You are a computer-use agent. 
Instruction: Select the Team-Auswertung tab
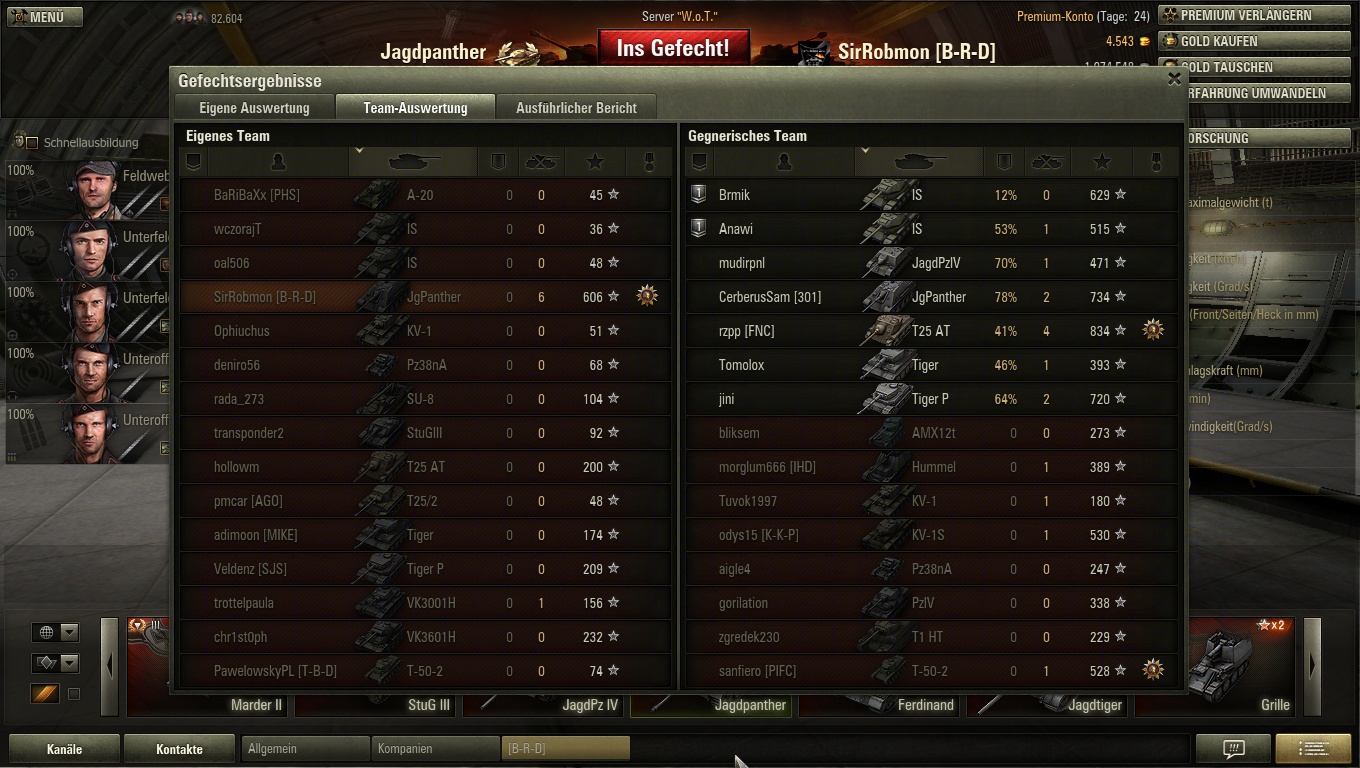tap(415, 108)
